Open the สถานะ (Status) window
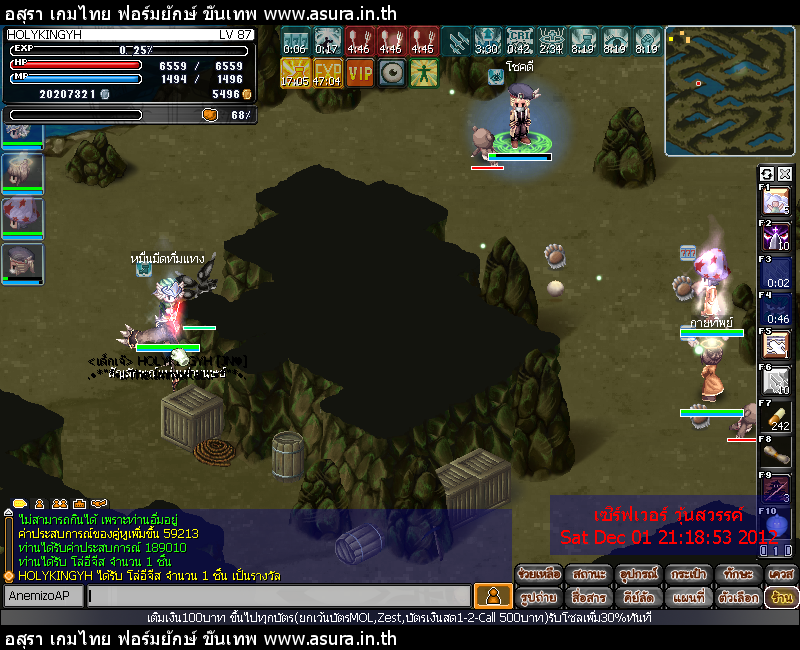Screen dimensions: 800x650 point(588,574)
